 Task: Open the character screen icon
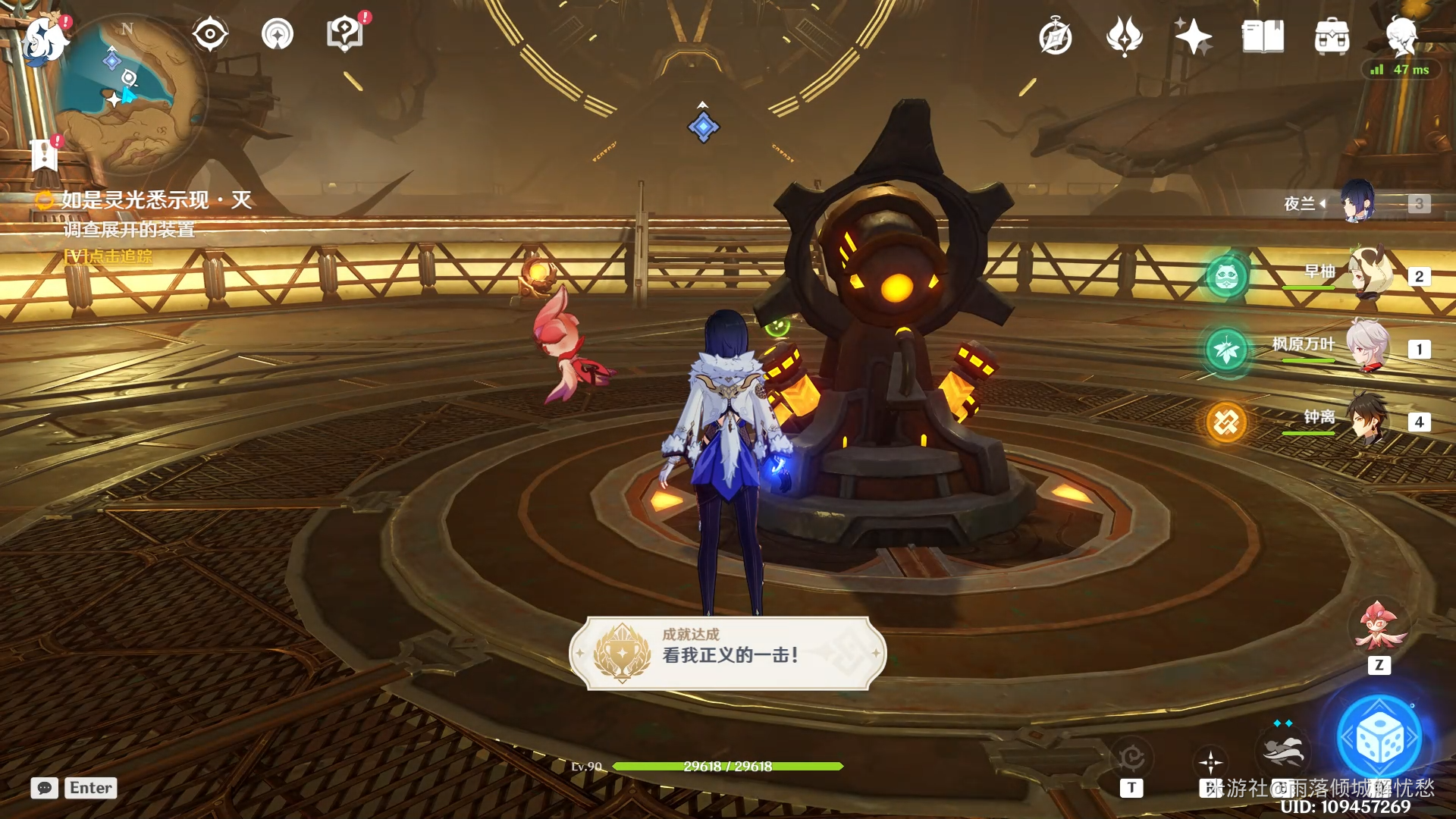(1400, 36)
